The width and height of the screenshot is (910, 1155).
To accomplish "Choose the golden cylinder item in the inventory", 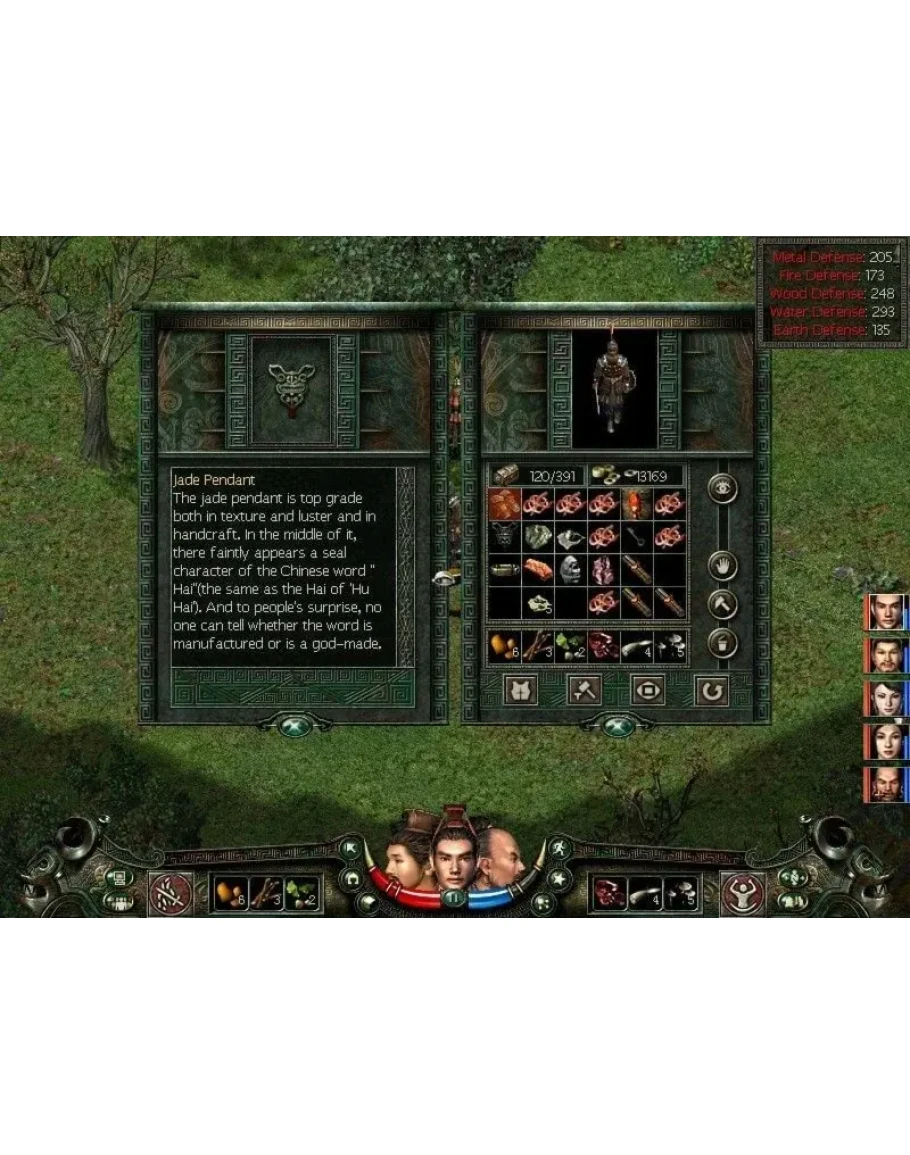I will (x=505, y=569).
